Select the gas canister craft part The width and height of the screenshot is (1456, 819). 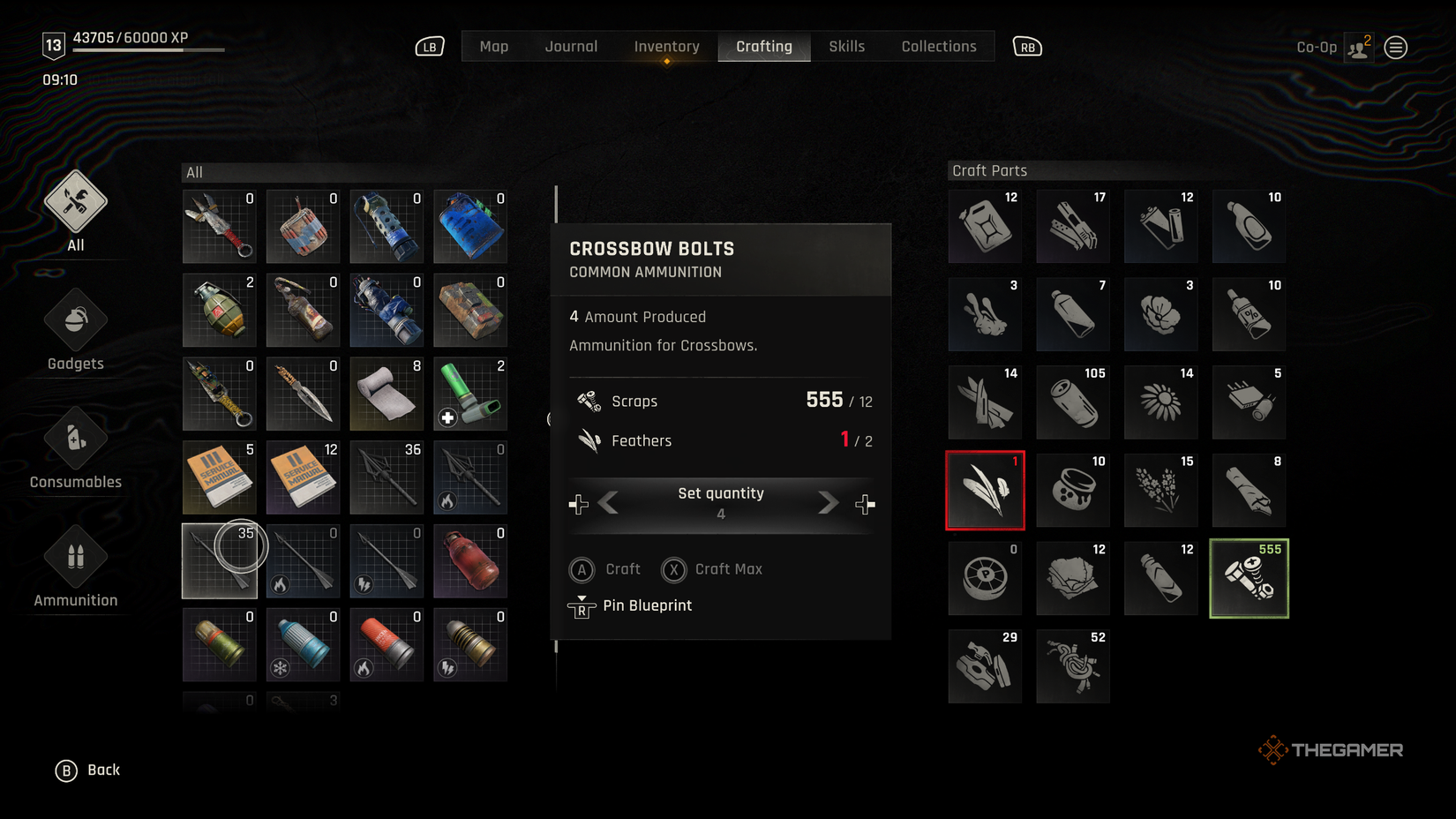tap(985, 226)
